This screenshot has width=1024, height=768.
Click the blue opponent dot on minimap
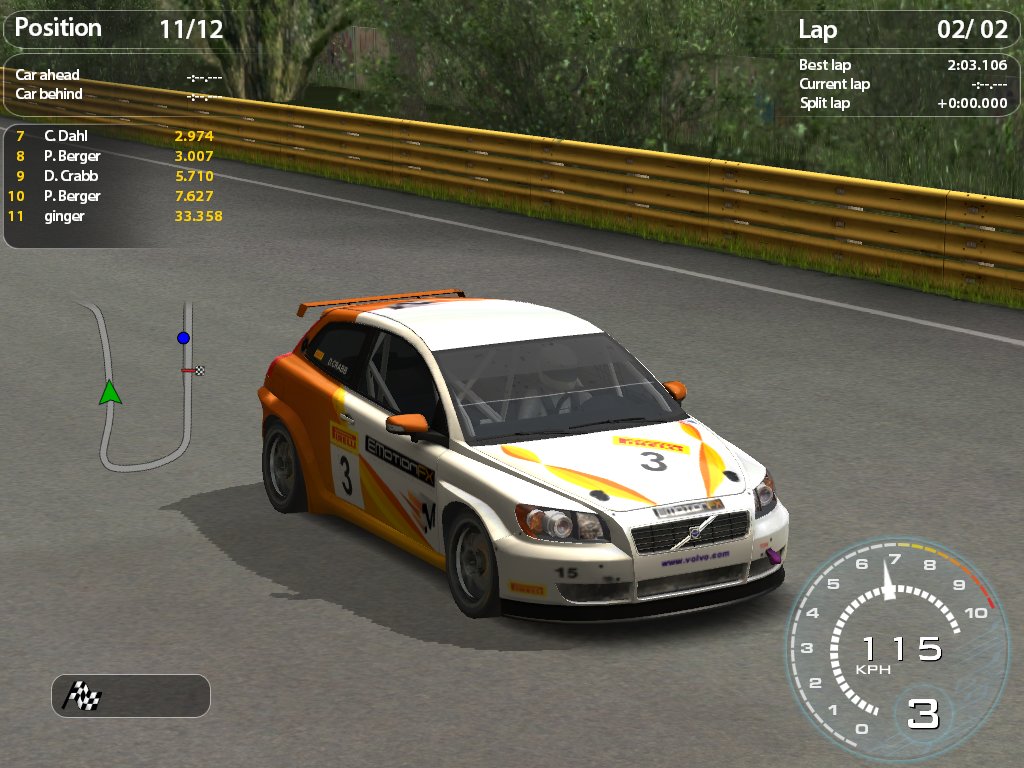183,338
